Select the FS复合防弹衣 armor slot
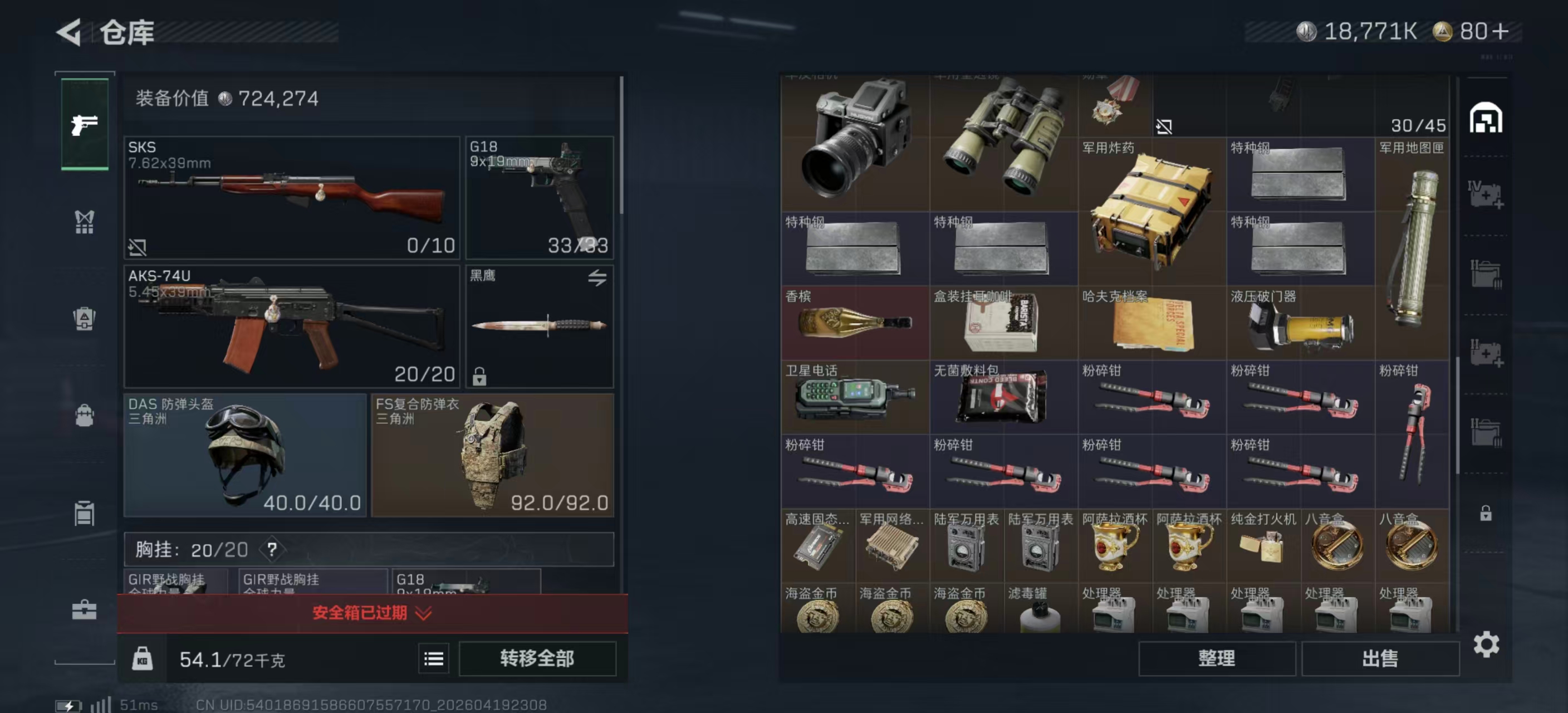Viewport: 1568px width, 713px height. point(492,455)
